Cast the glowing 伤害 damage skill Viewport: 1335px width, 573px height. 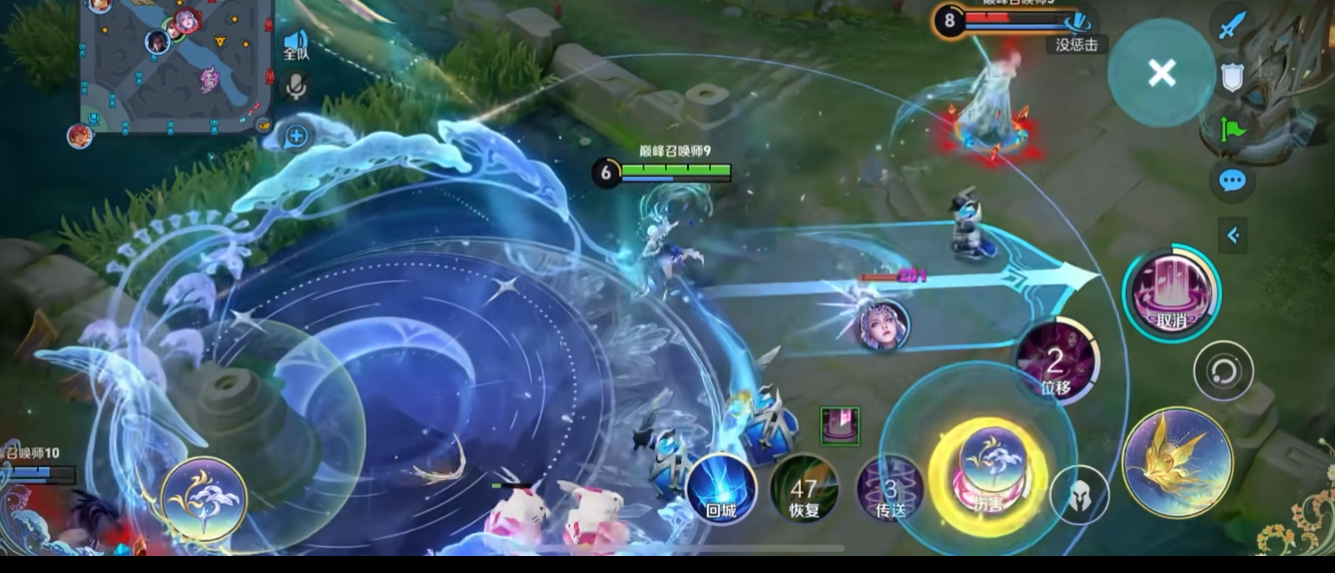coord(989,467)
